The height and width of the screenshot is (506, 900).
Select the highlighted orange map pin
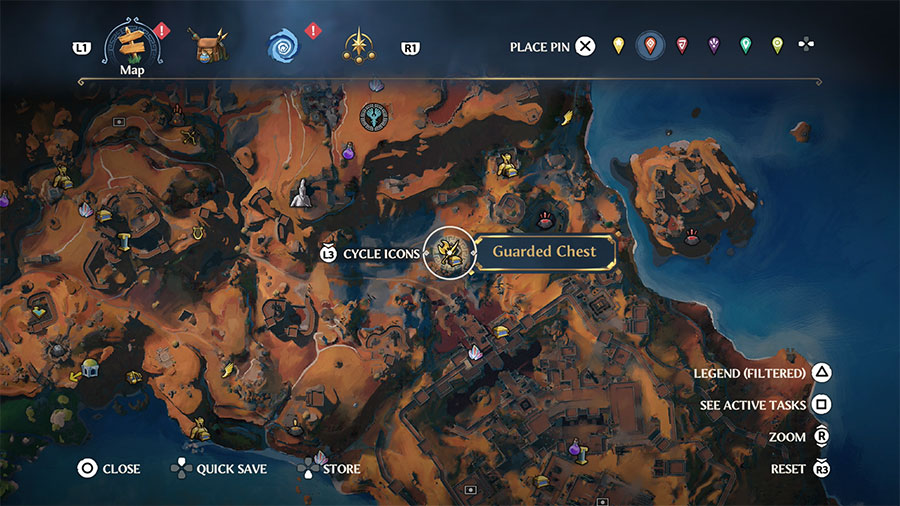(651, 46)
